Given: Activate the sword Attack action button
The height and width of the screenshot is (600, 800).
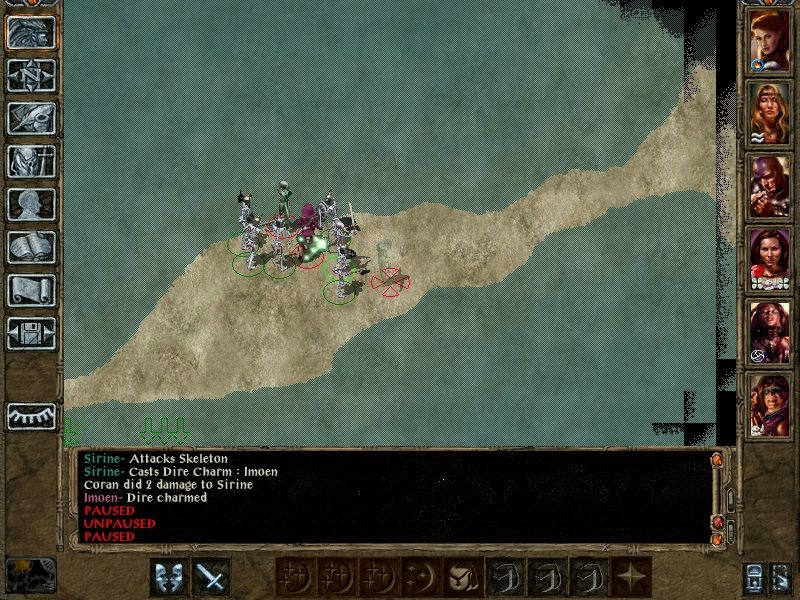Looking at the screenshot, I should [x=211, y=577].
